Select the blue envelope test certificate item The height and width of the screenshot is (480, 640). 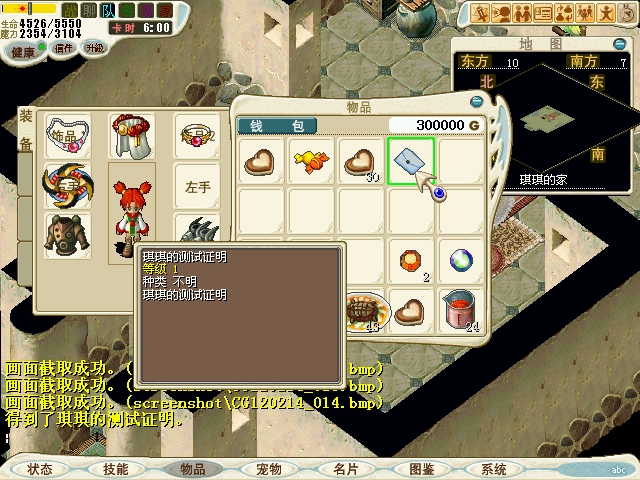410,160
